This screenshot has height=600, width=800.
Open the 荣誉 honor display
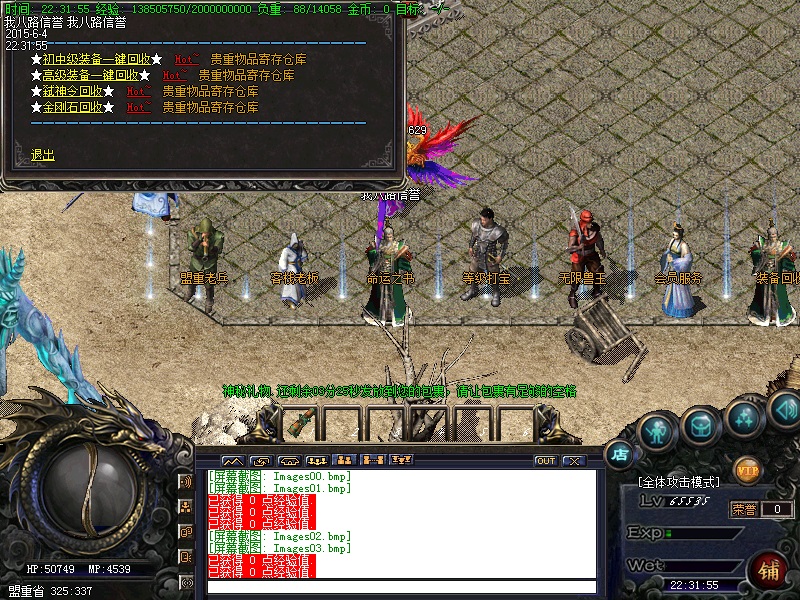tap(744, 509)
